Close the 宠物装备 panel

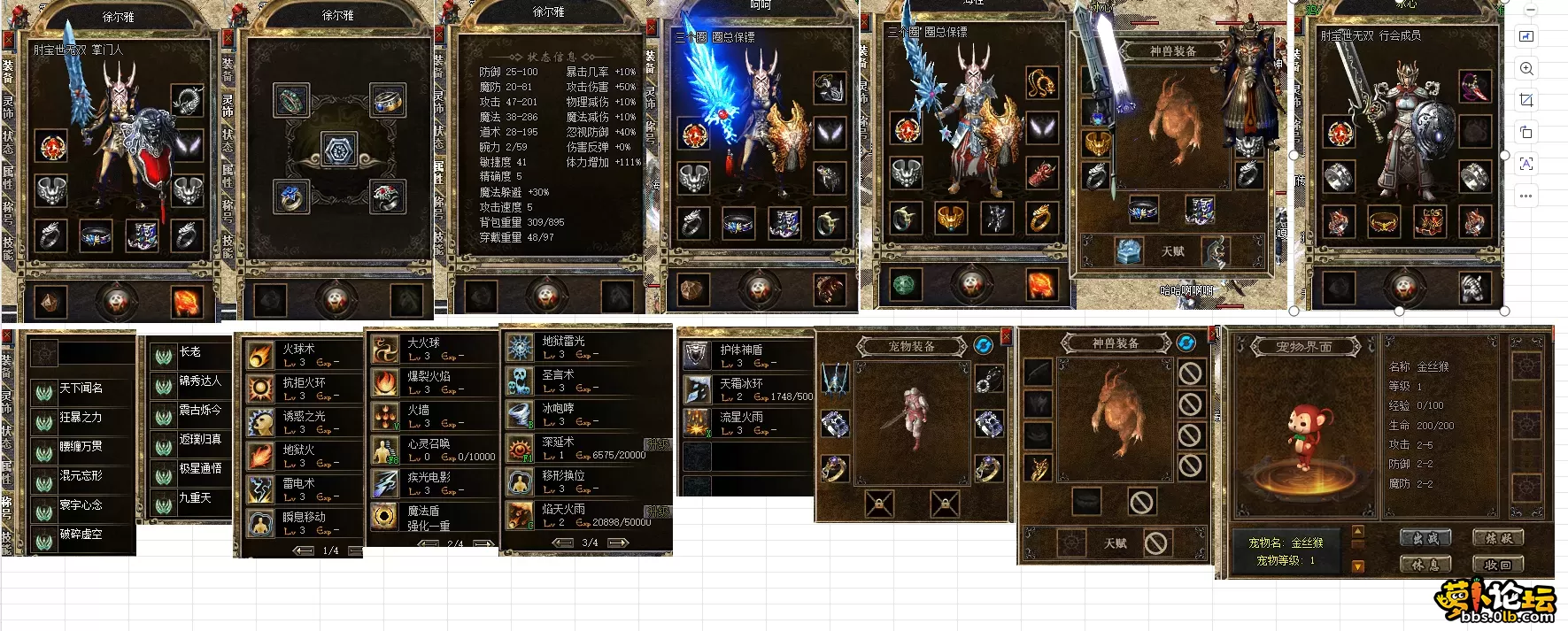pos(1006,335)
